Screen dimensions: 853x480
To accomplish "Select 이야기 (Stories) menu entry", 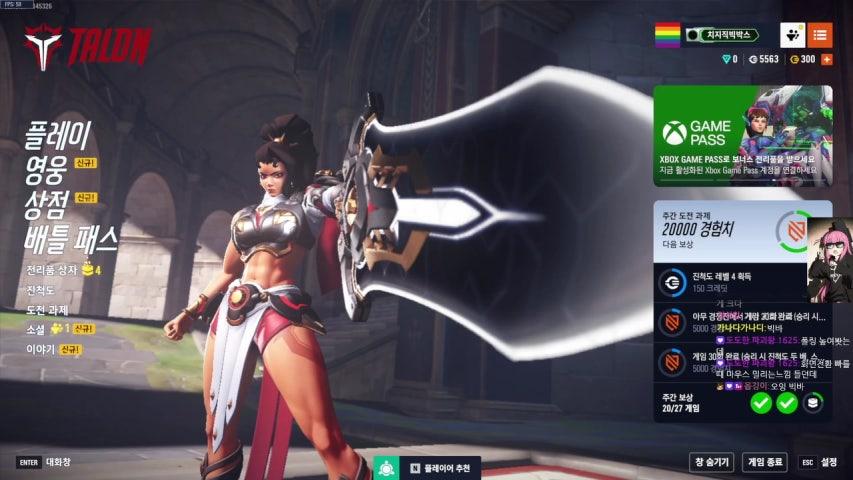I will [42, 349].
